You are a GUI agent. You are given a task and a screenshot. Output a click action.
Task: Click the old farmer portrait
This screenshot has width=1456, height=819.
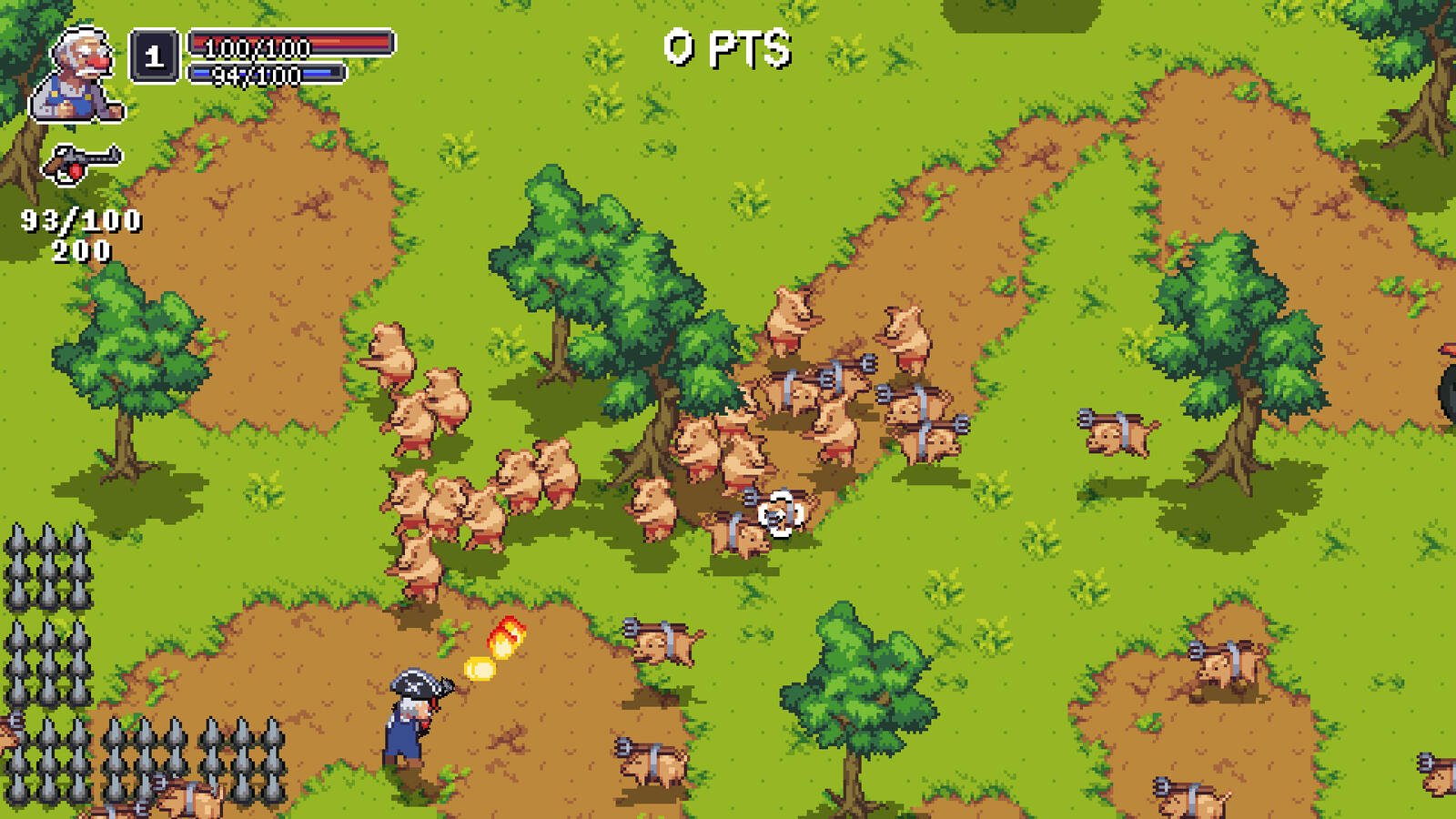point(77,68)
